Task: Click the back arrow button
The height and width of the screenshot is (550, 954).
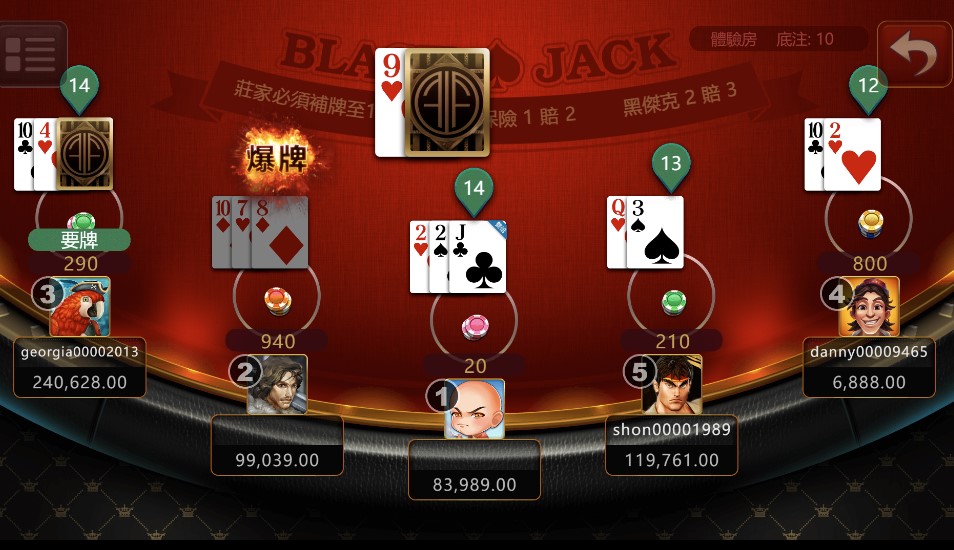Action: 914,56
